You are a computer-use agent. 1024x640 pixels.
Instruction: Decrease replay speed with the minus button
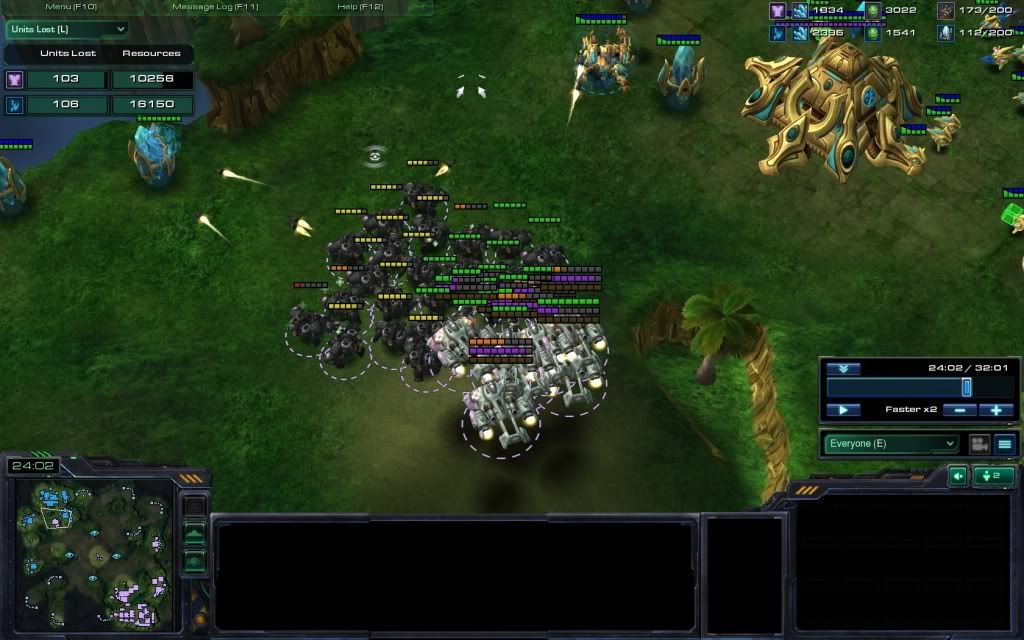pyautogui.click(x=959, y=410)
